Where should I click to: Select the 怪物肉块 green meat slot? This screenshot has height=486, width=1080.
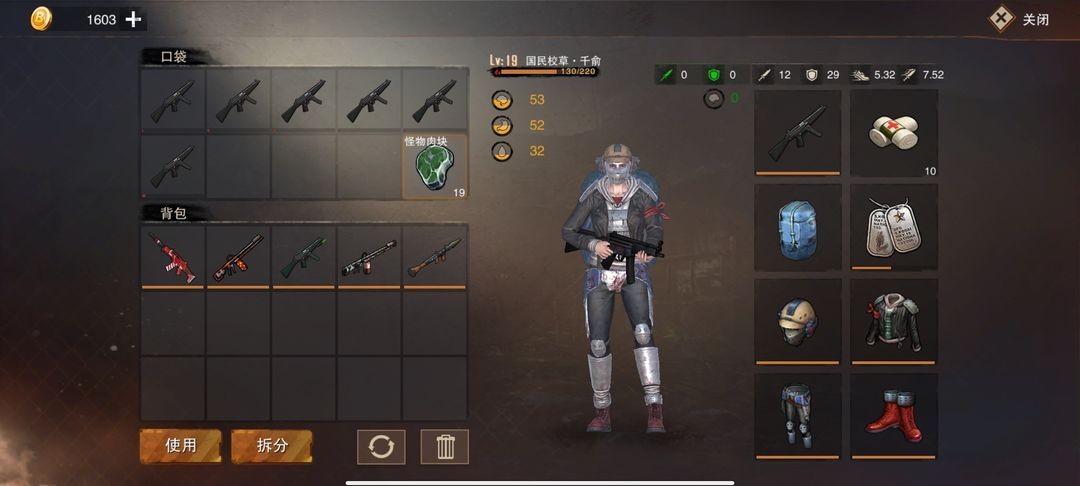click(435, 166)
